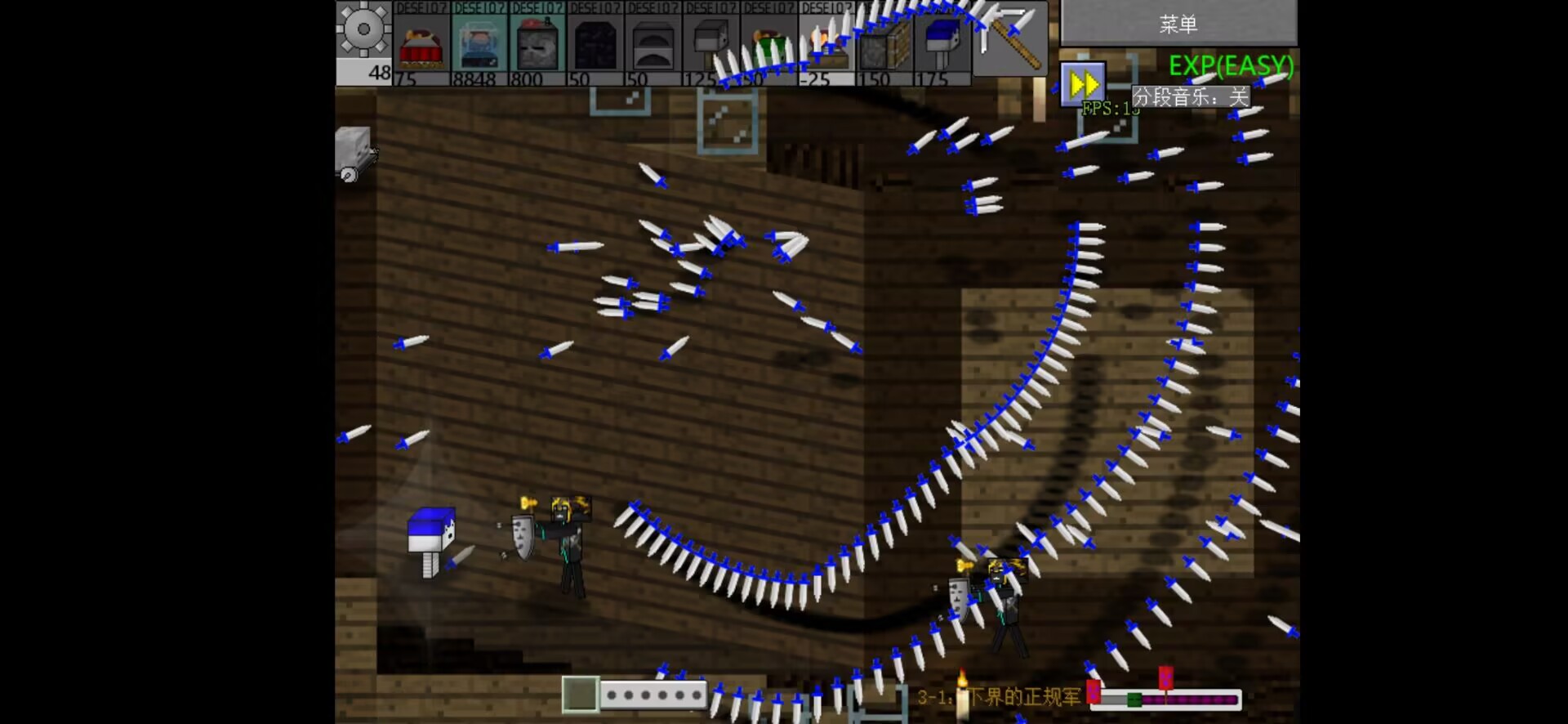This screenshot has height=724, width=1568.
Task: Choose the wooden plank block card
Action: [x=884, y=44]
